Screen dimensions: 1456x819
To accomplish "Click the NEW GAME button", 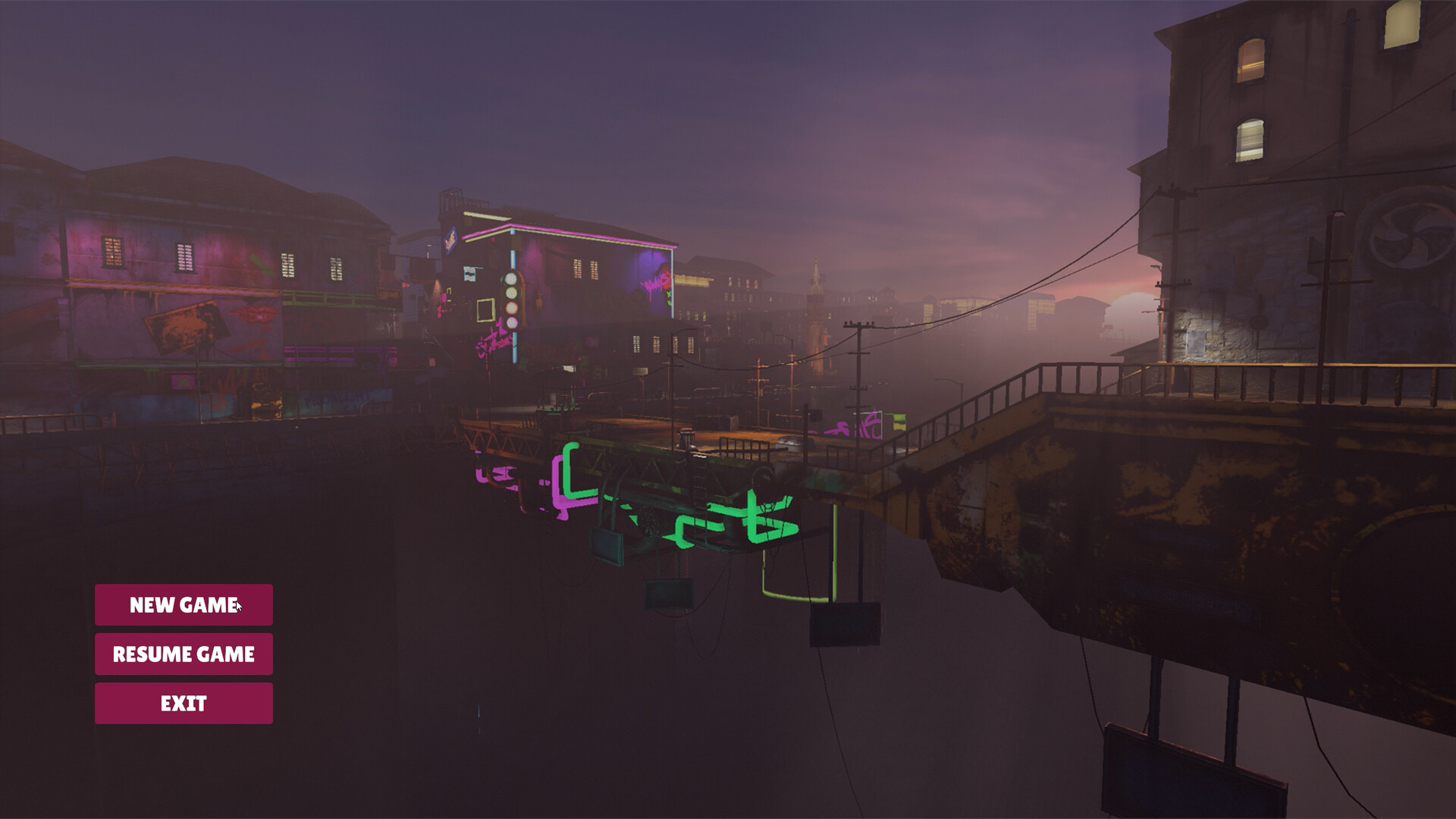I will coord(183,606).
